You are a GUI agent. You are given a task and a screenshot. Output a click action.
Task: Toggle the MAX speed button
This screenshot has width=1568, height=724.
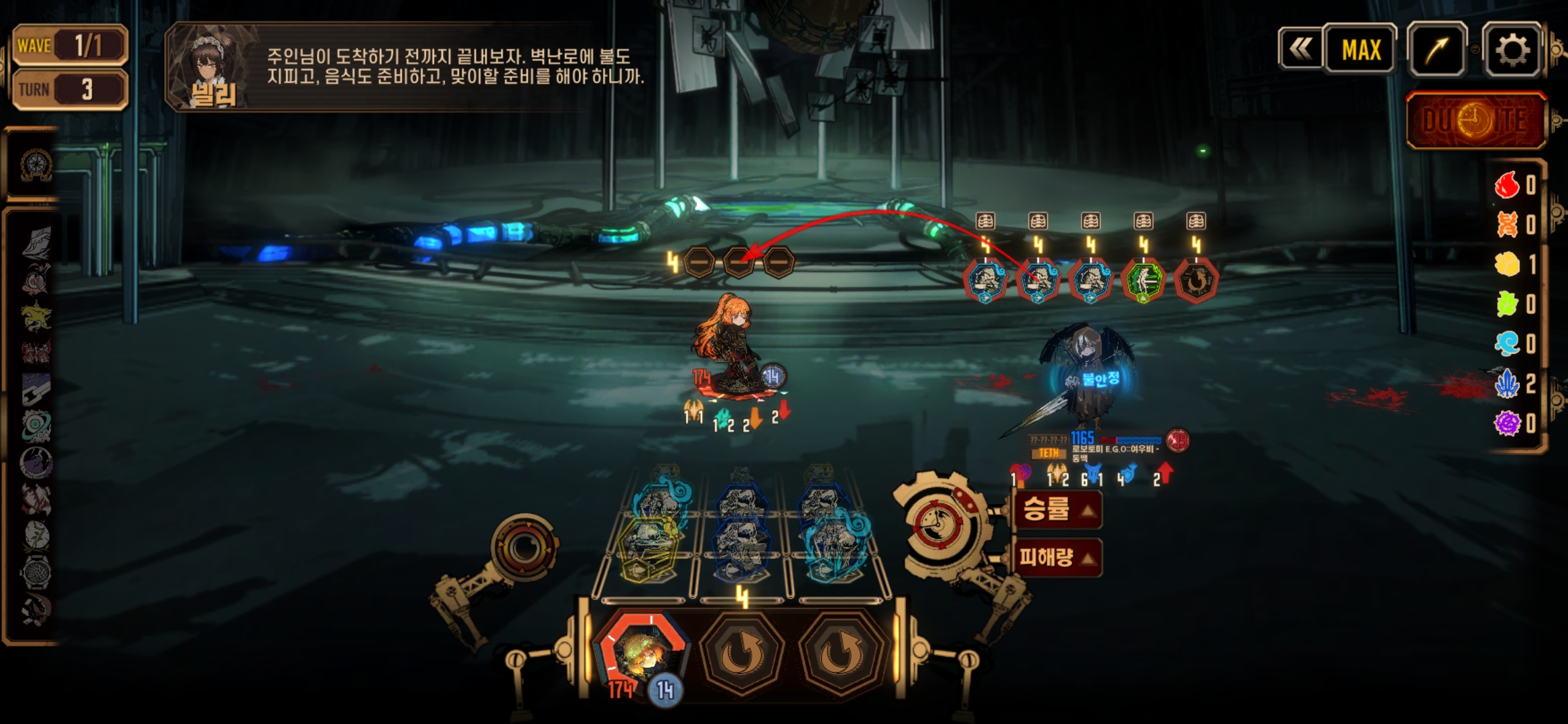click(1361, 50)
